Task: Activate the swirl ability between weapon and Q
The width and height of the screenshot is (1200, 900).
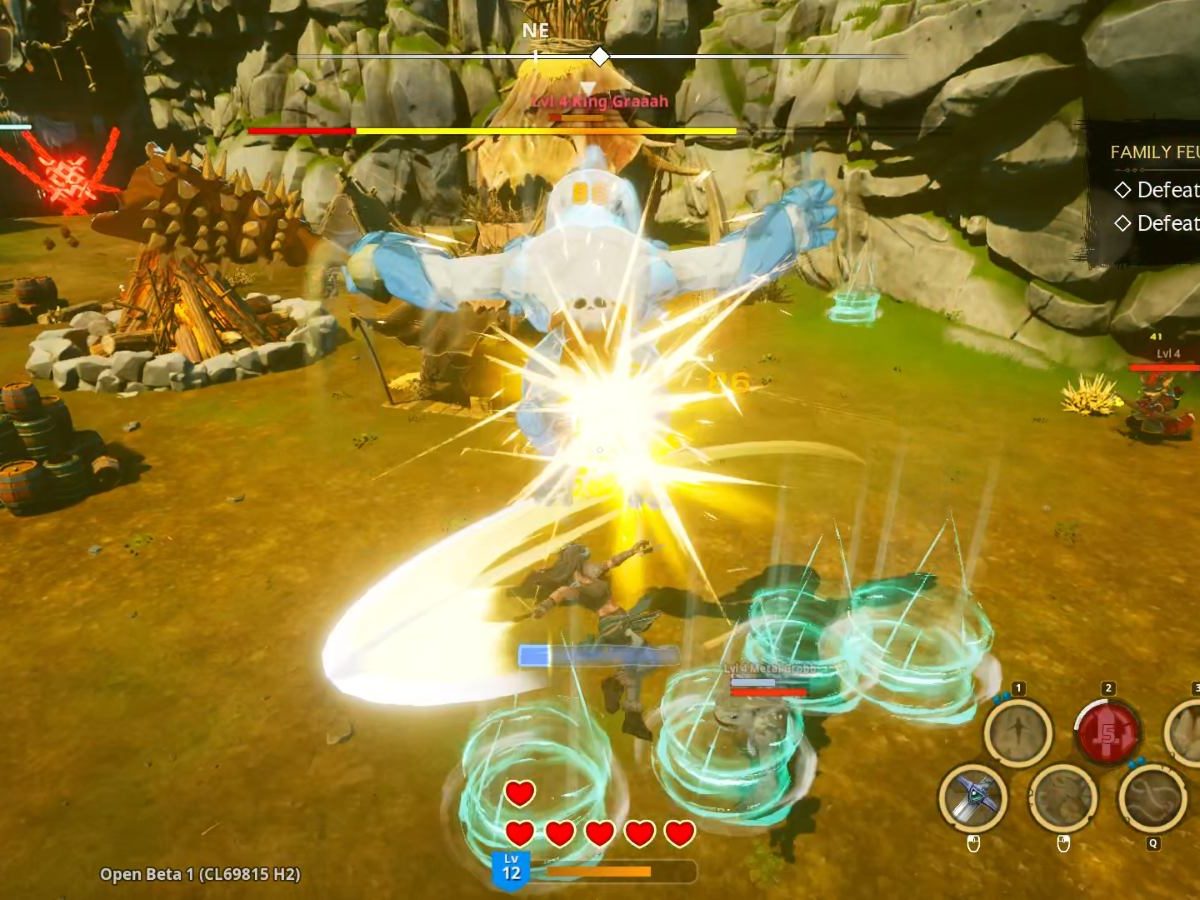Action: pos(1062,797)
